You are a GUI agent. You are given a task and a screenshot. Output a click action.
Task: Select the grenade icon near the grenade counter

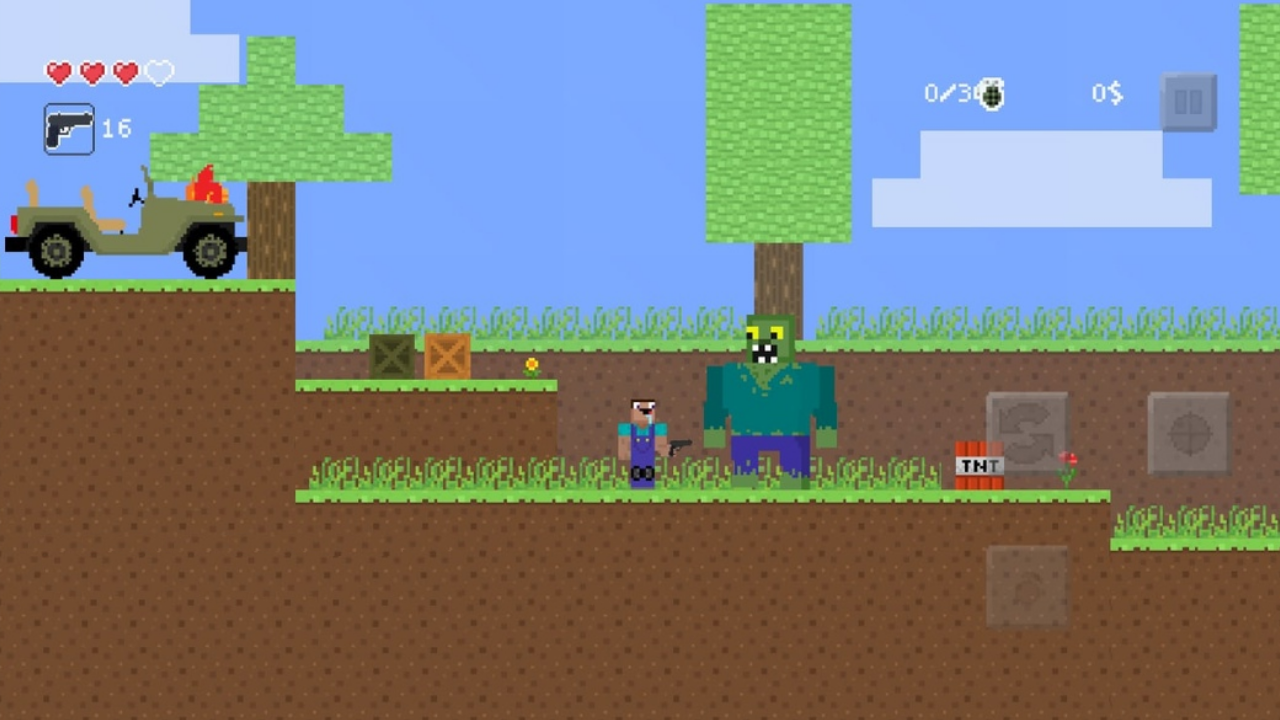[989, 93]
